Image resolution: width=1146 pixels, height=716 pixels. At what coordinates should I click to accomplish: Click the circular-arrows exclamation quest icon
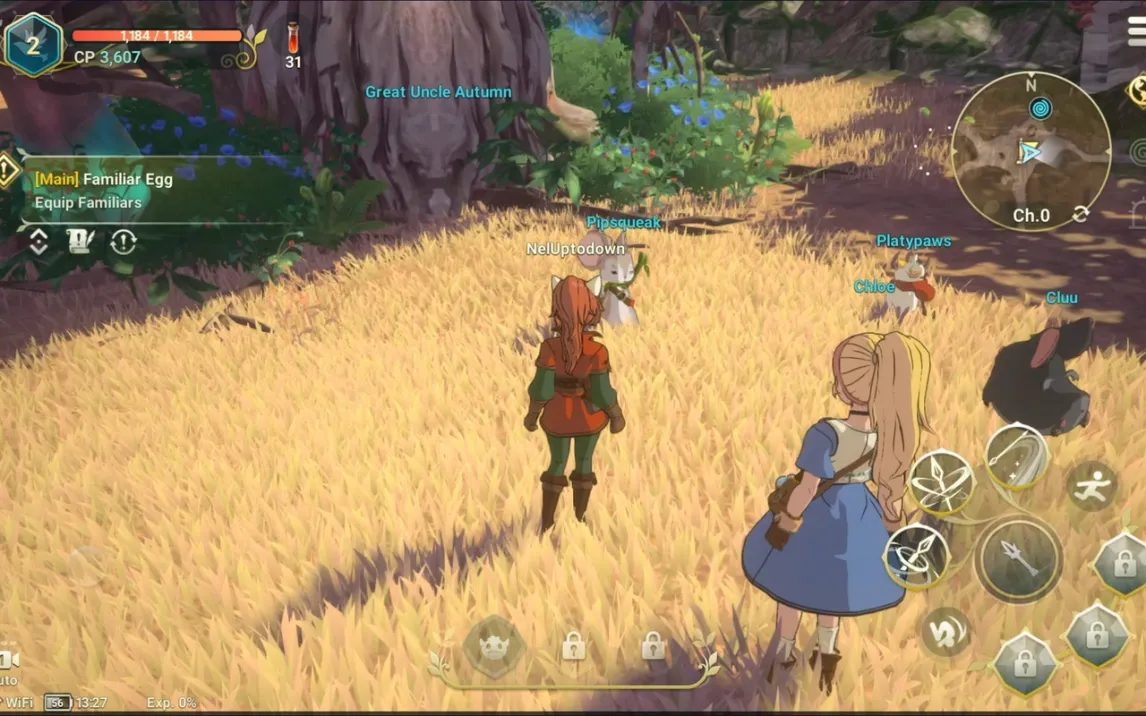pyautogui.click(x=123, y=241)
